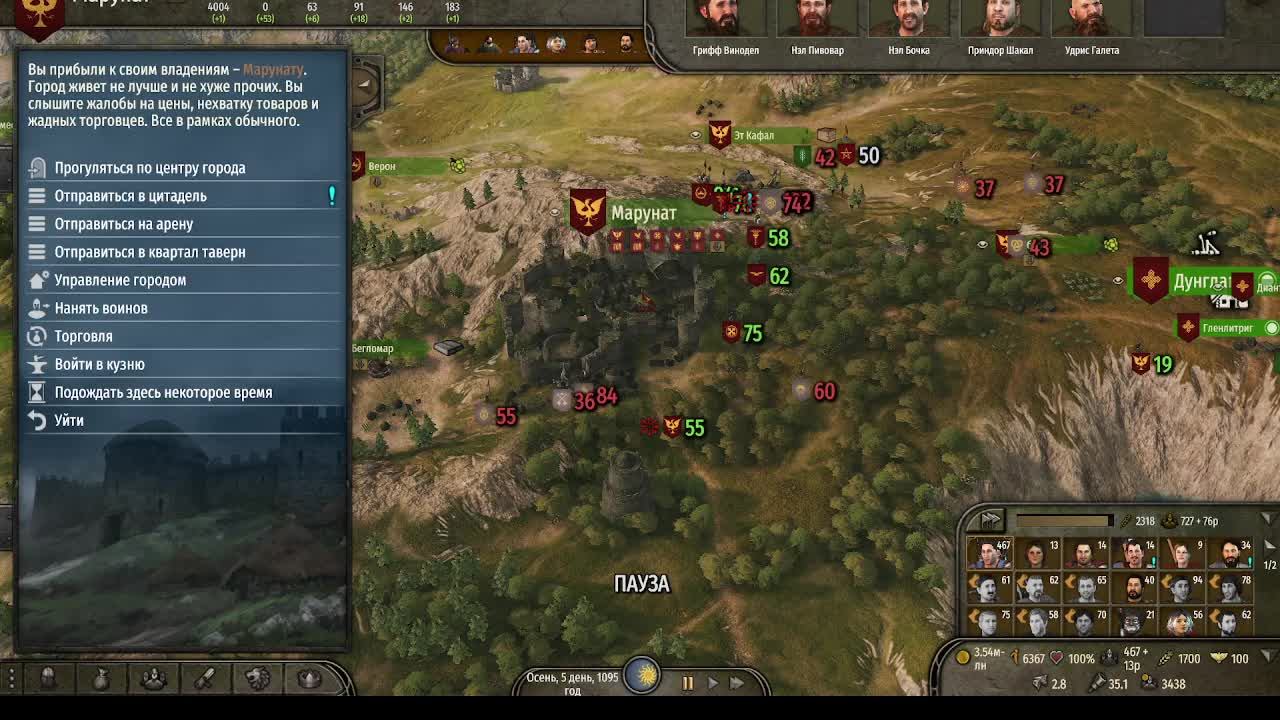Click the daily time progress sun dial

point(642,676)
